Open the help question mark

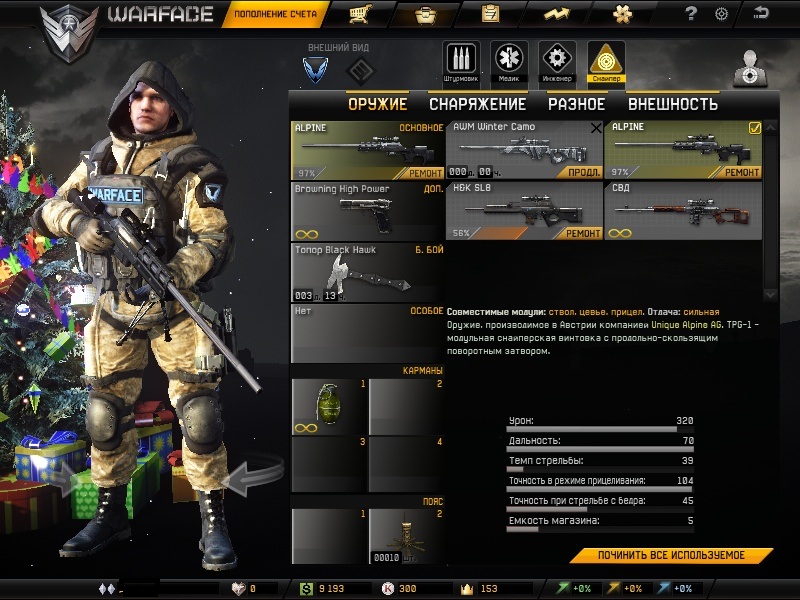pyautogui.click(x=691, y=14)
